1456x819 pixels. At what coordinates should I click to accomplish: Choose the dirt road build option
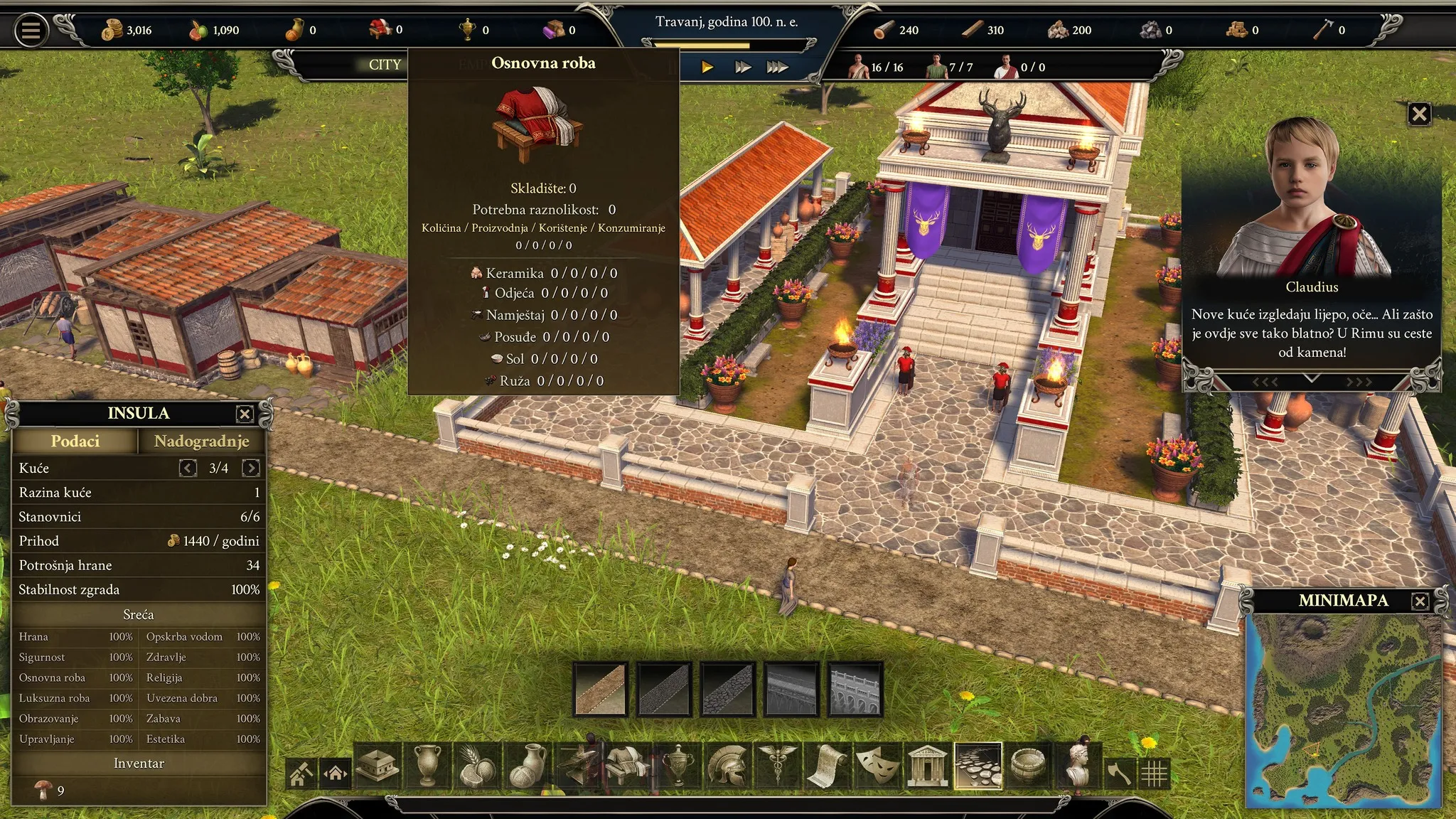point(601,689)
